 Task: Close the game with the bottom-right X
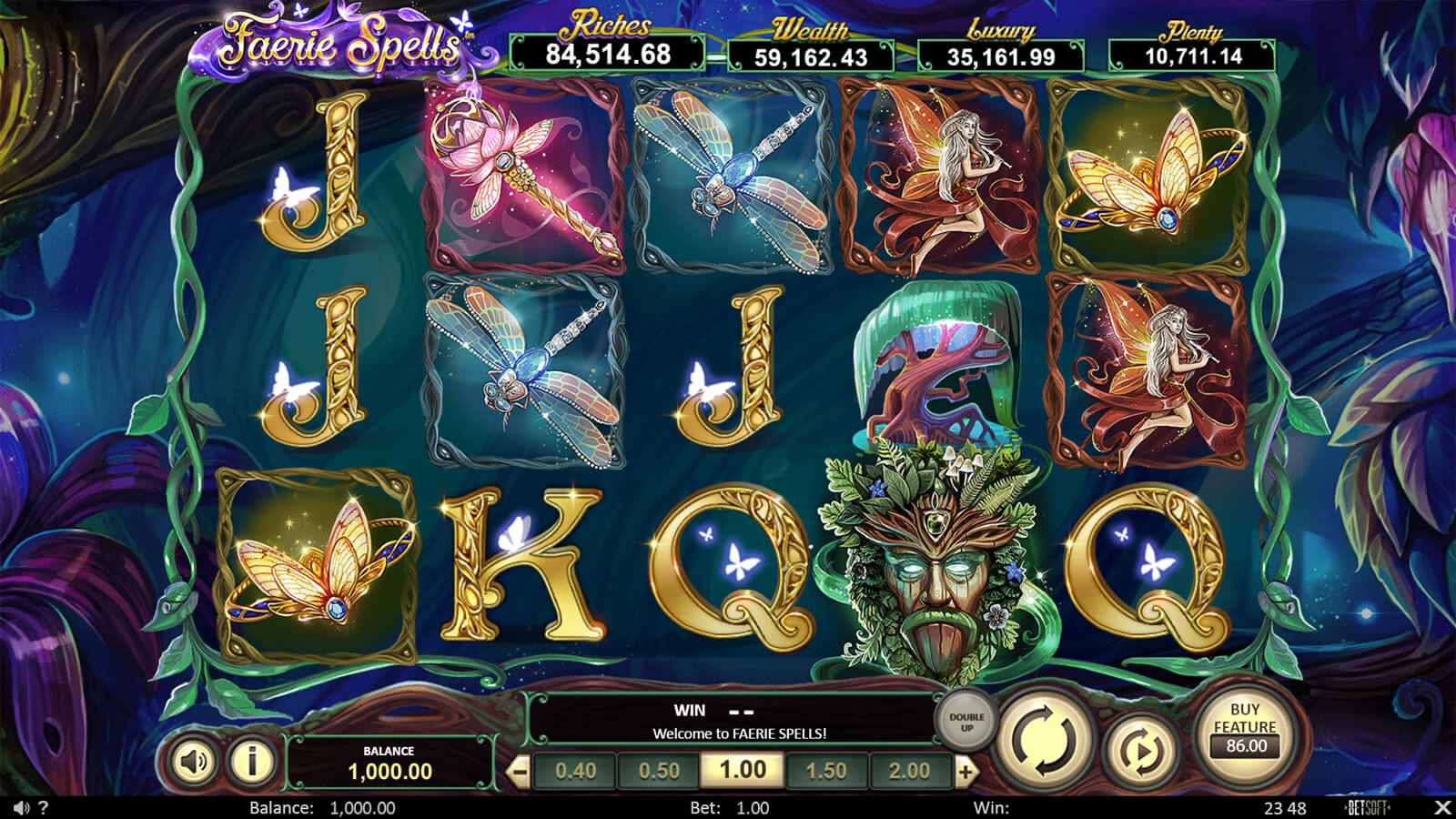(1441, 808)
